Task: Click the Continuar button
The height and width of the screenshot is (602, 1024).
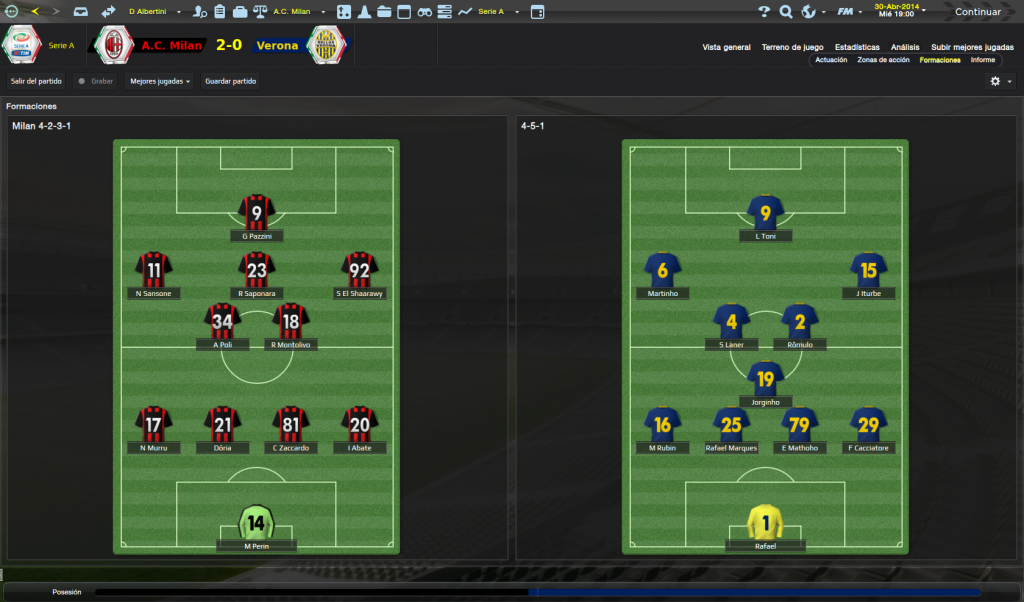Action: (x=977, y=12)
